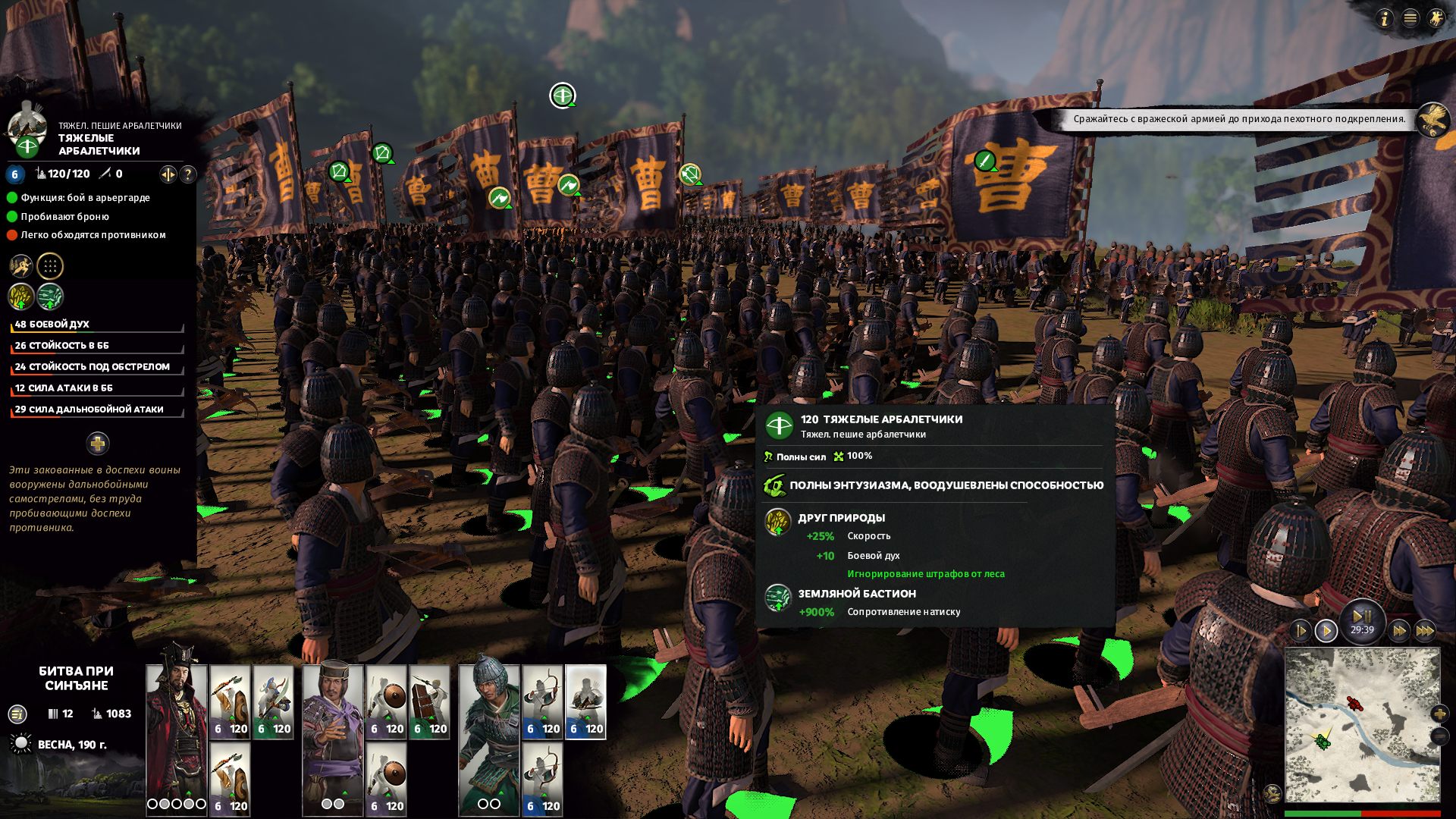Select the wooden pavise spearman unit card
The height and width of the screenshot is (819, 1456).
point(429,701)
